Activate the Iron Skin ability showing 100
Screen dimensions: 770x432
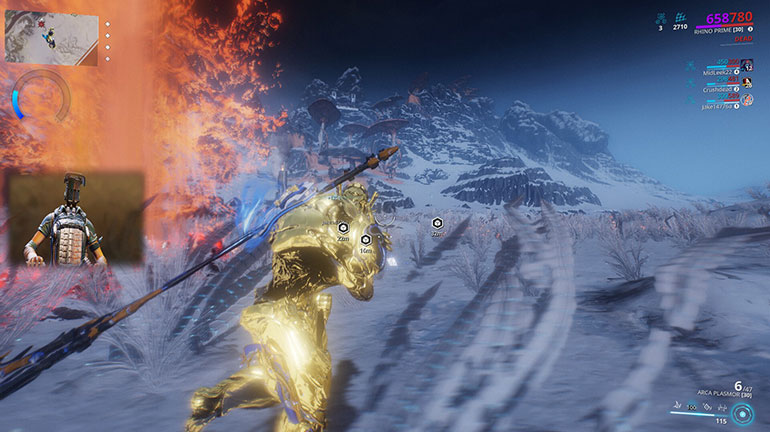[690, 408]
